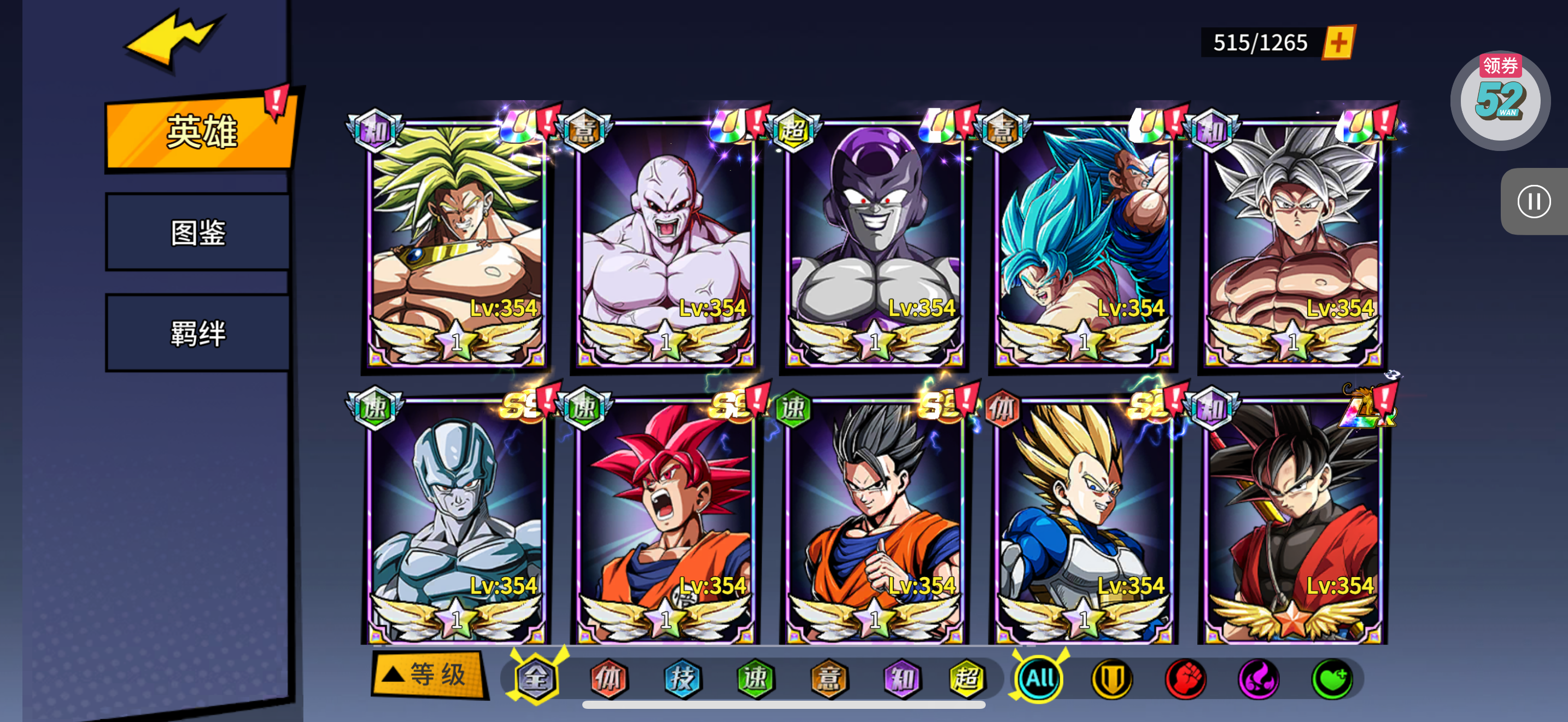Choose the metallic Cooler hero card
Screen dimensions: 1568x722
457,521
